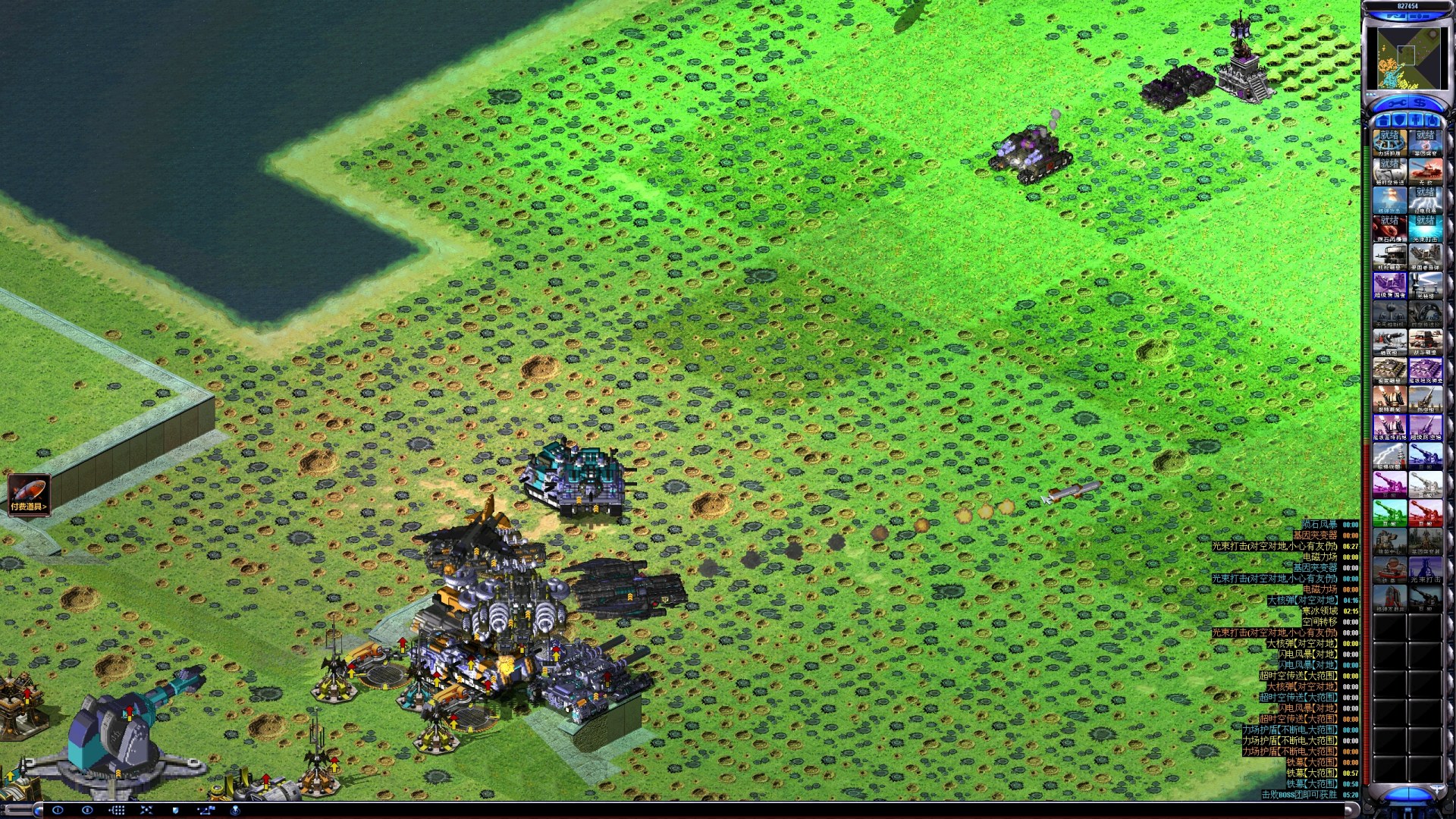Switch to the vehicles build tab

coord(1432,121)
